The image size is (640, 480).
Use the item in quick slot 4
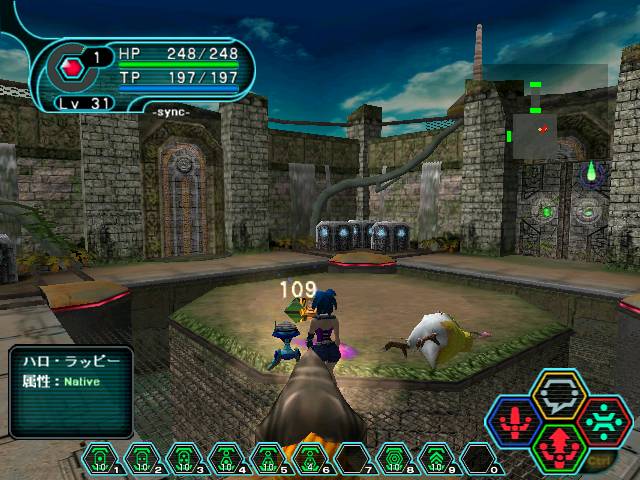tap(227, 460)
